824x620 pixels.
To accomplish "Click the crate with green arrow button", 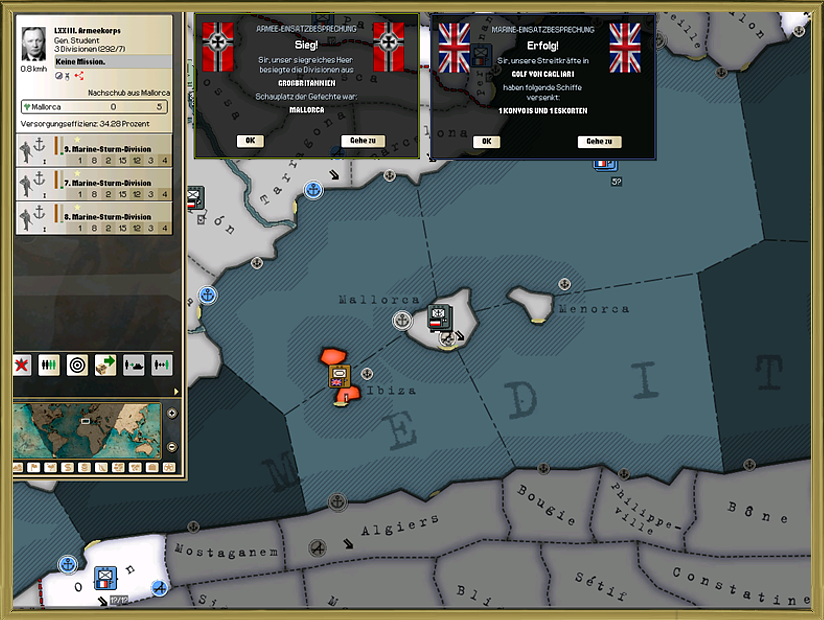I will pyautogui.click(x=105, y=365).
